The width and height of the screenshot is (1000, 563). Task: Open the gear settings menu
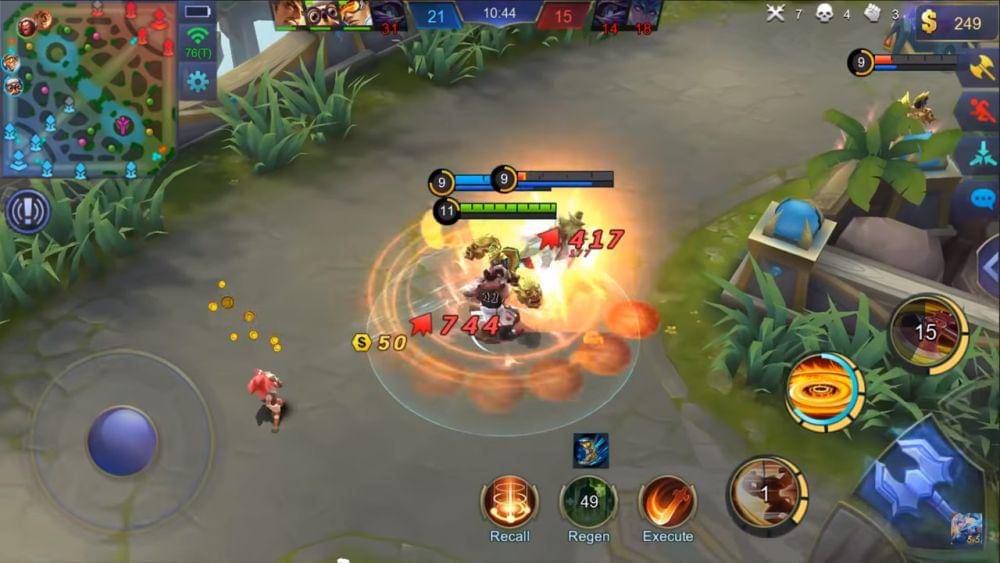pos(197,82)
